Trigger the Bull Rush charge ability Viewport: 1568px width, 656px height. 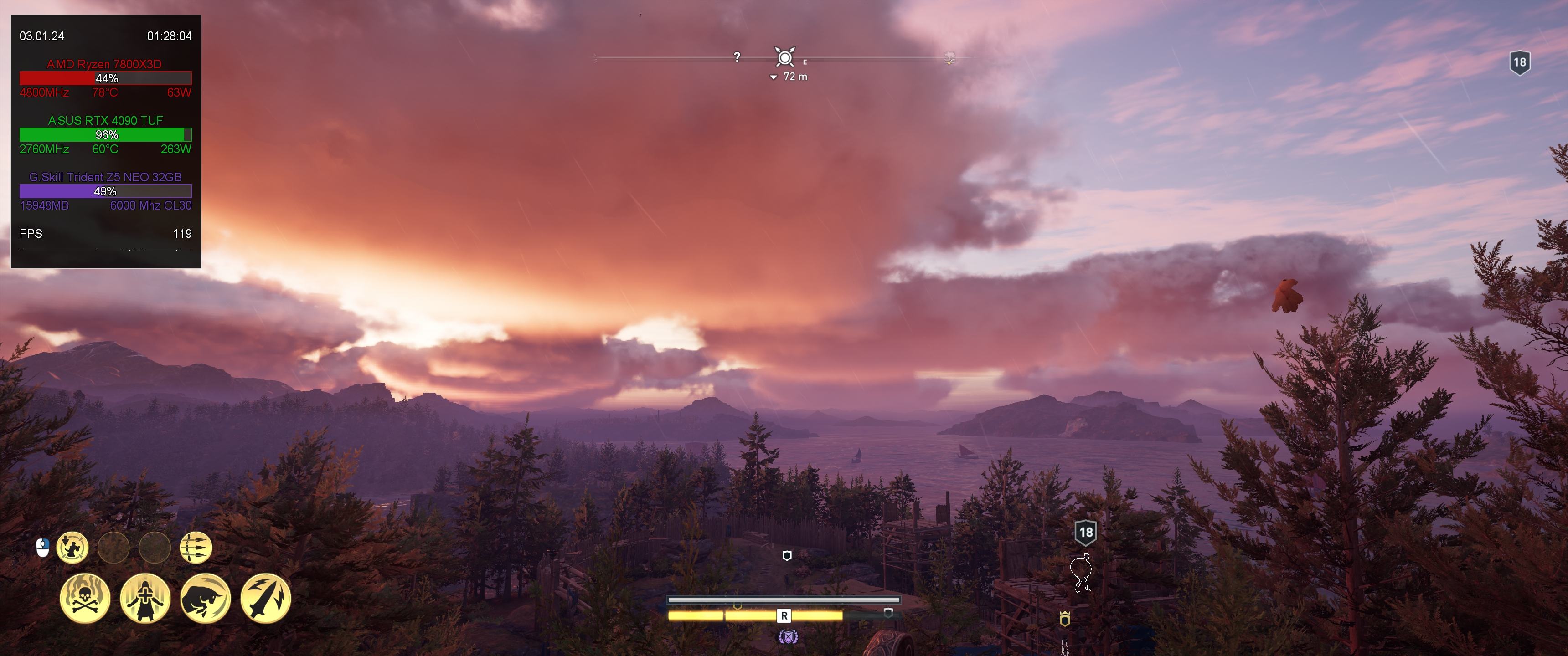click(x=206, y=598)
